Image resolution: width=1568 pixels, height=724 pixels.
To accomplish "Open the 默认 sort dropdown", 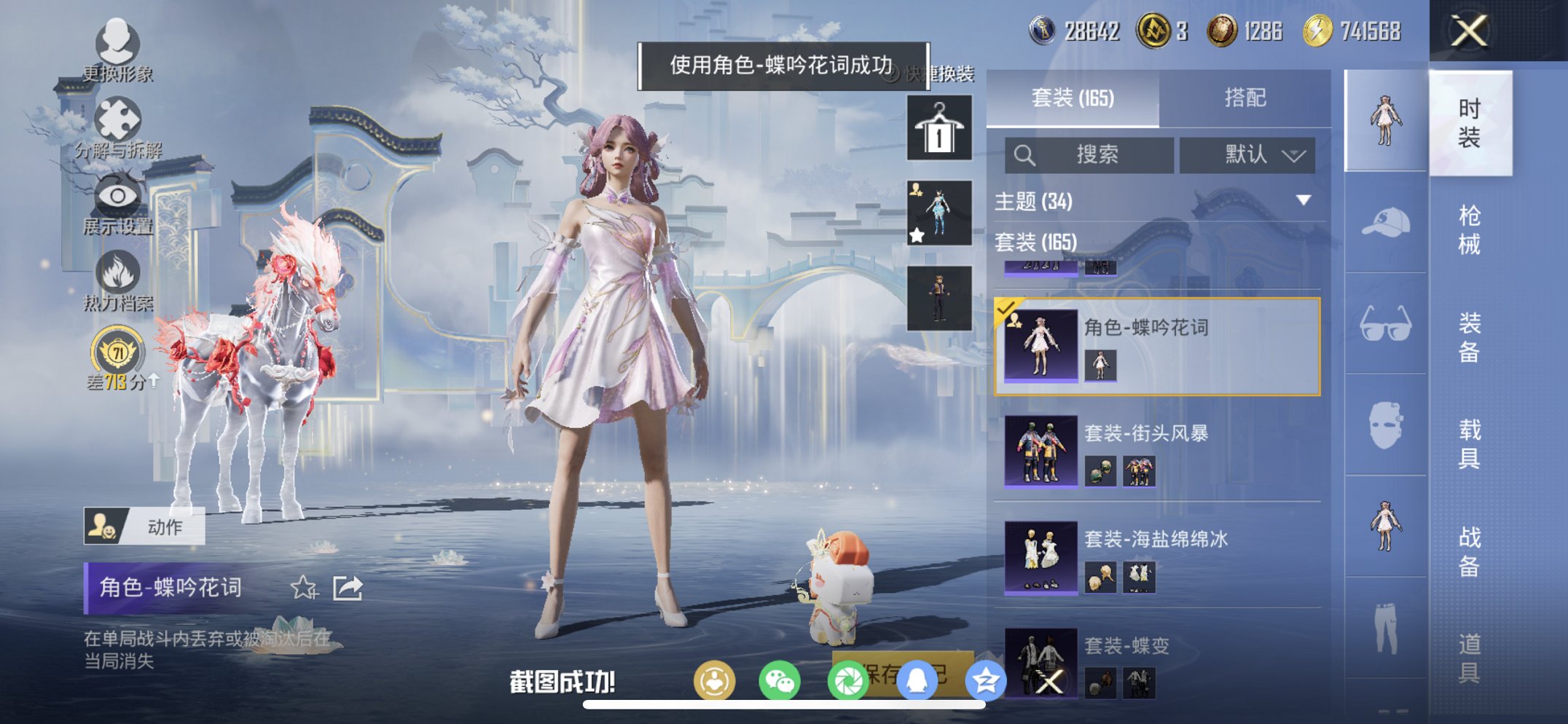I will pyautogui.click(x=1247, y=155).
